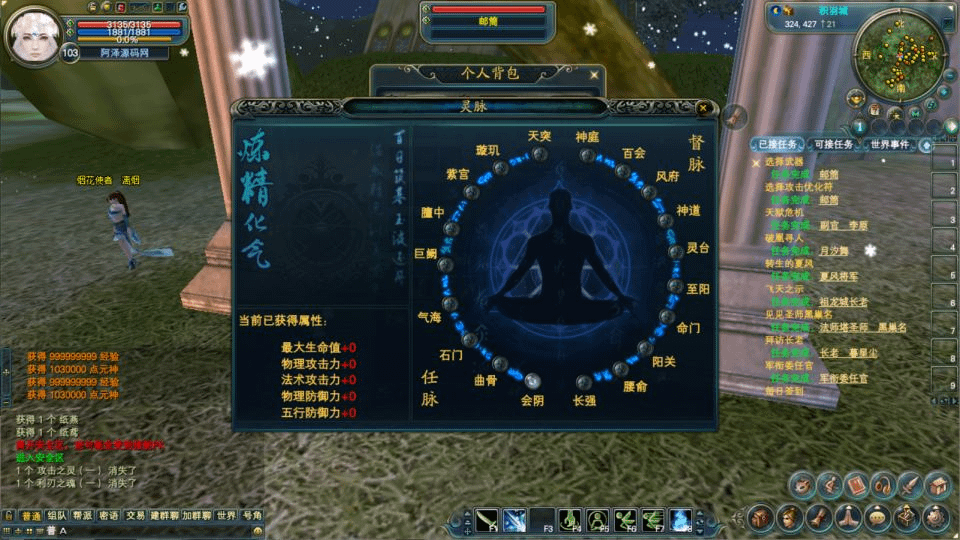Screen dimensions: 960x540
Task: Choose the 世界 world chat channel
Action: pyautogui.click(x=226, y=516)
